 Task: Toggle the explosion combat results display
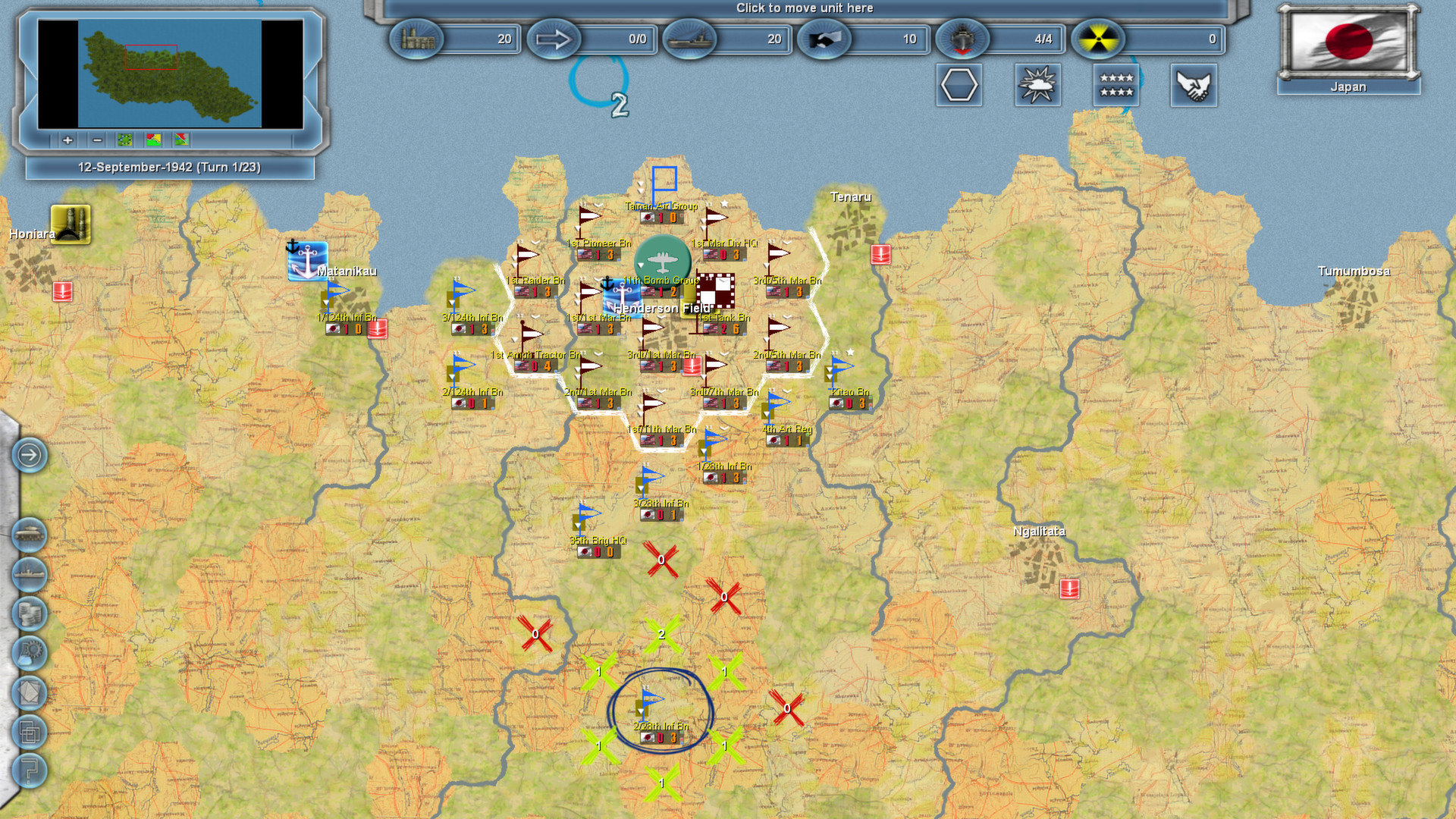1037,86
